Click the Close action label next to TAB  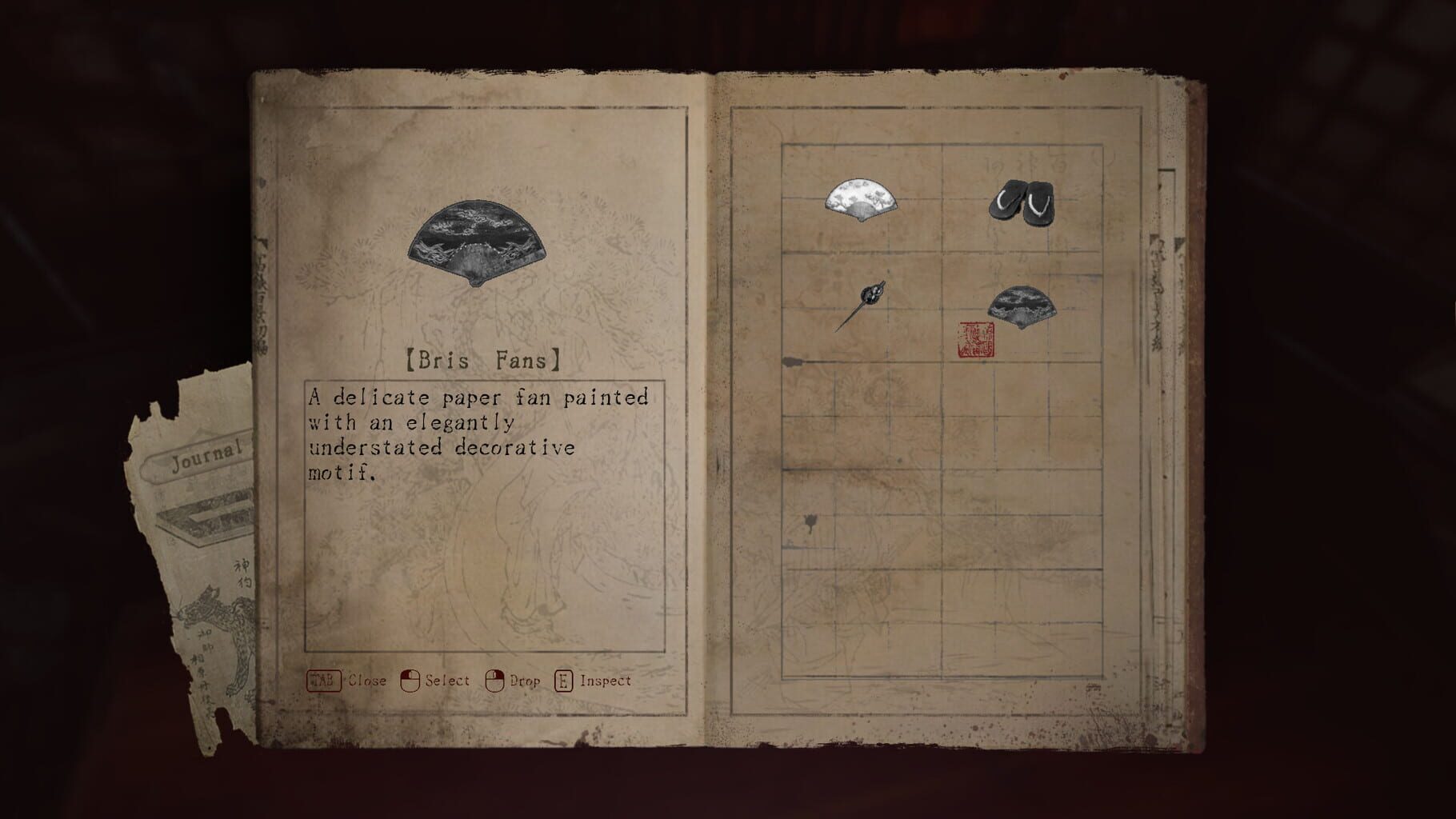click(x=368, y=681)
